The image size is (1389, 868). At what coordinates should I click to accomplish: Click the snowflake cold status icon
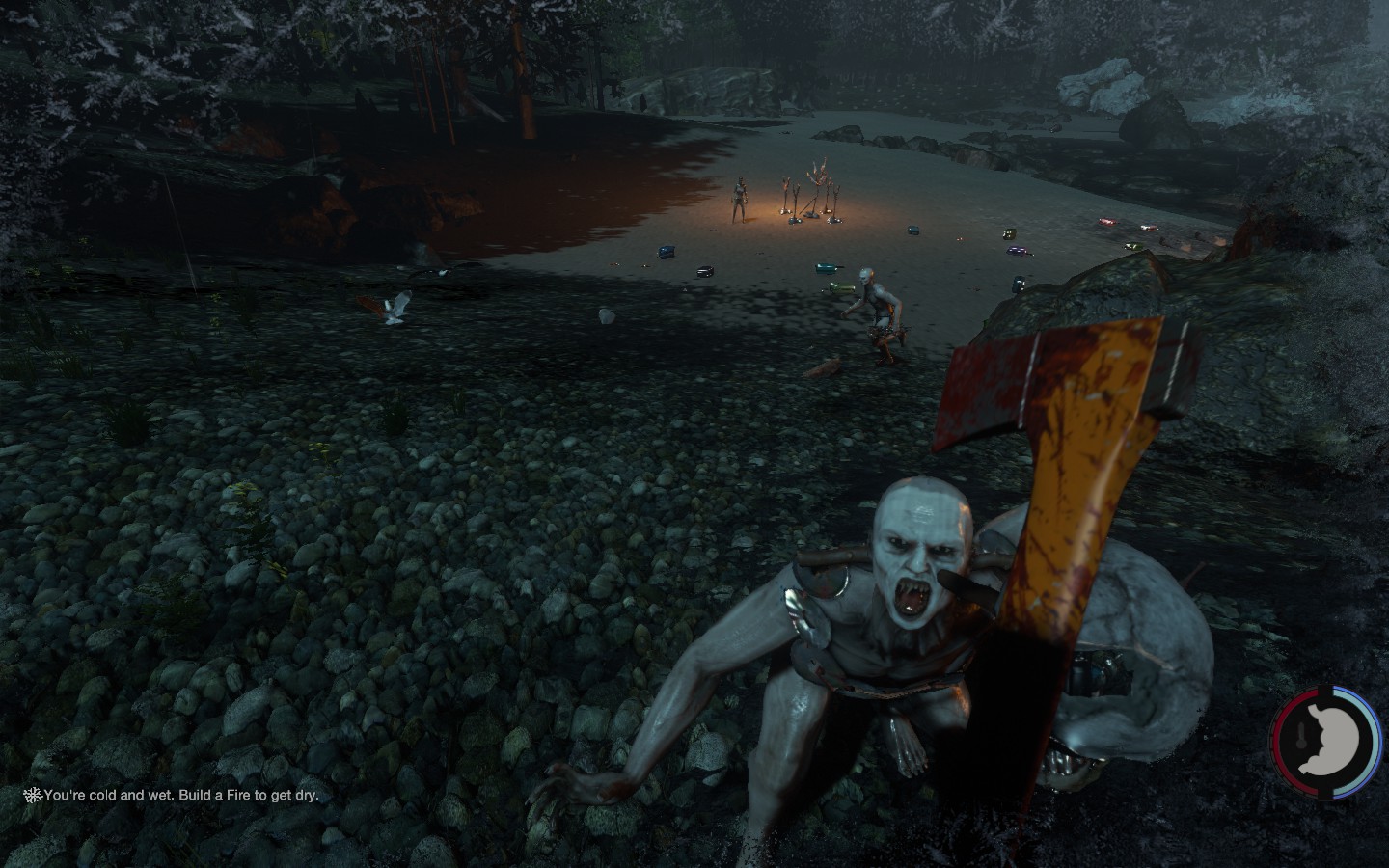[33, 796]
